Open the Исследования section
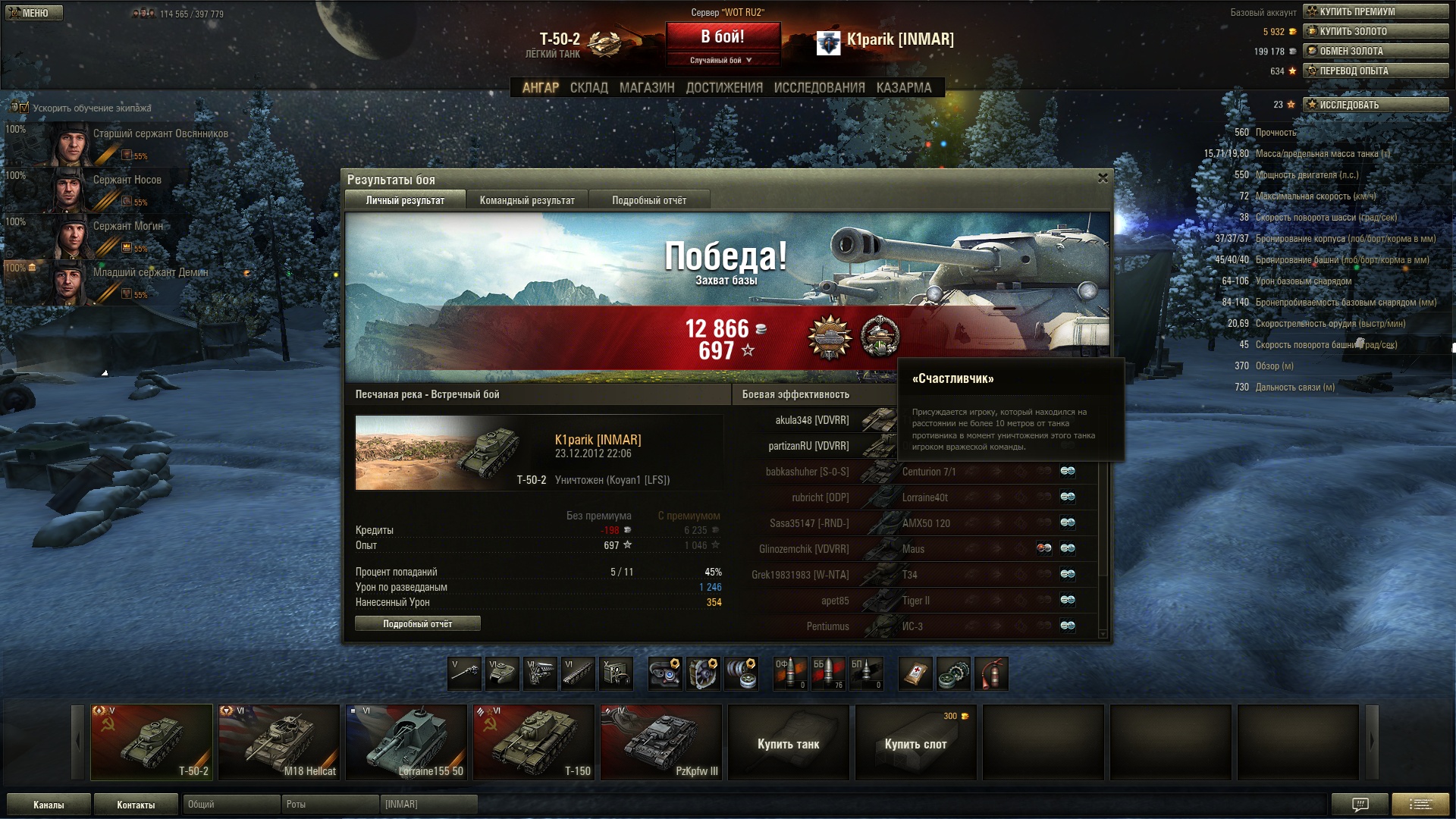The width and height of the screenshot is (1456, 819). pos(819,88)
